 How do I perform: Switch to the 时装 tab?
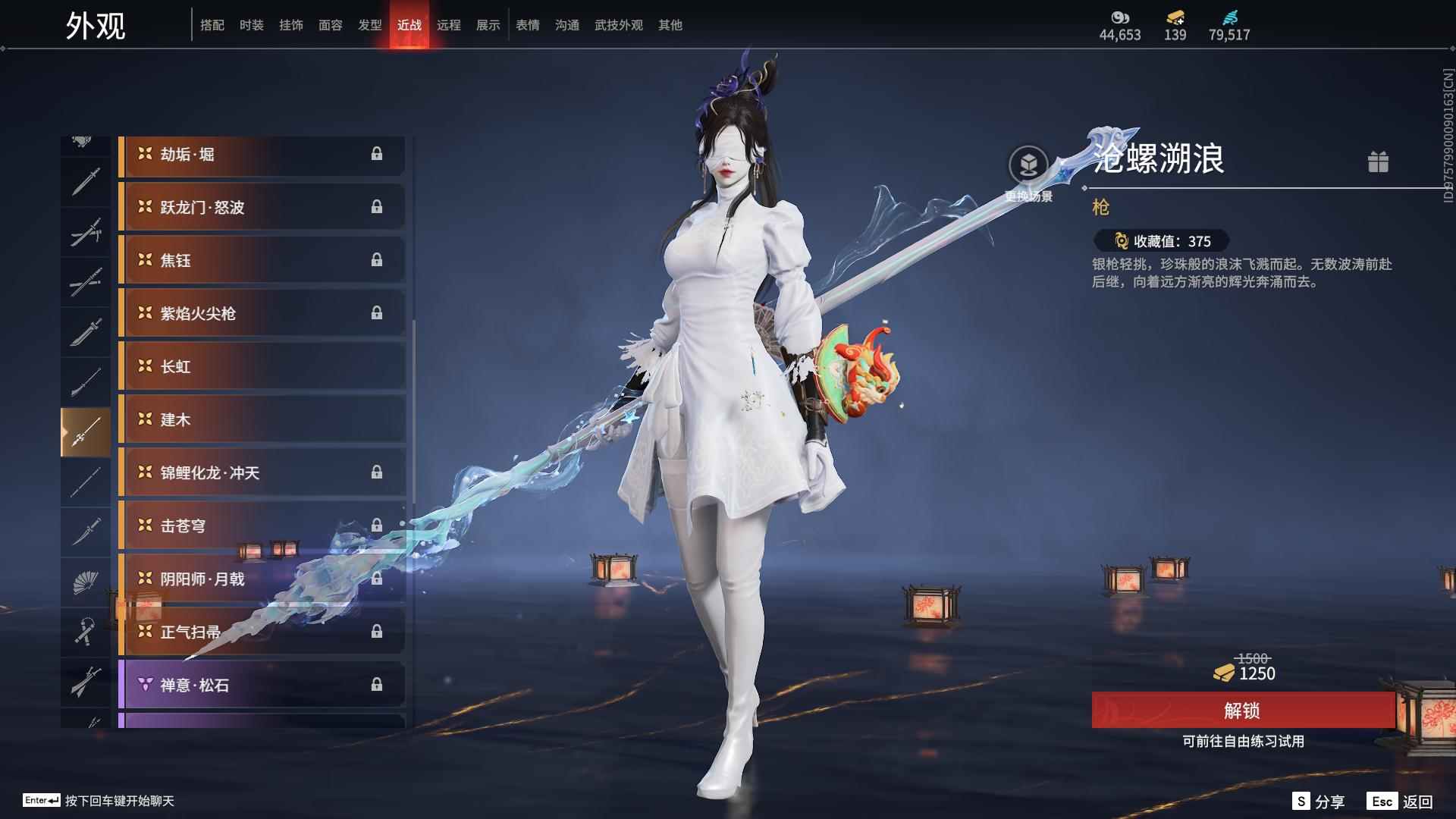pyautogui.click(x=251, y=25)
